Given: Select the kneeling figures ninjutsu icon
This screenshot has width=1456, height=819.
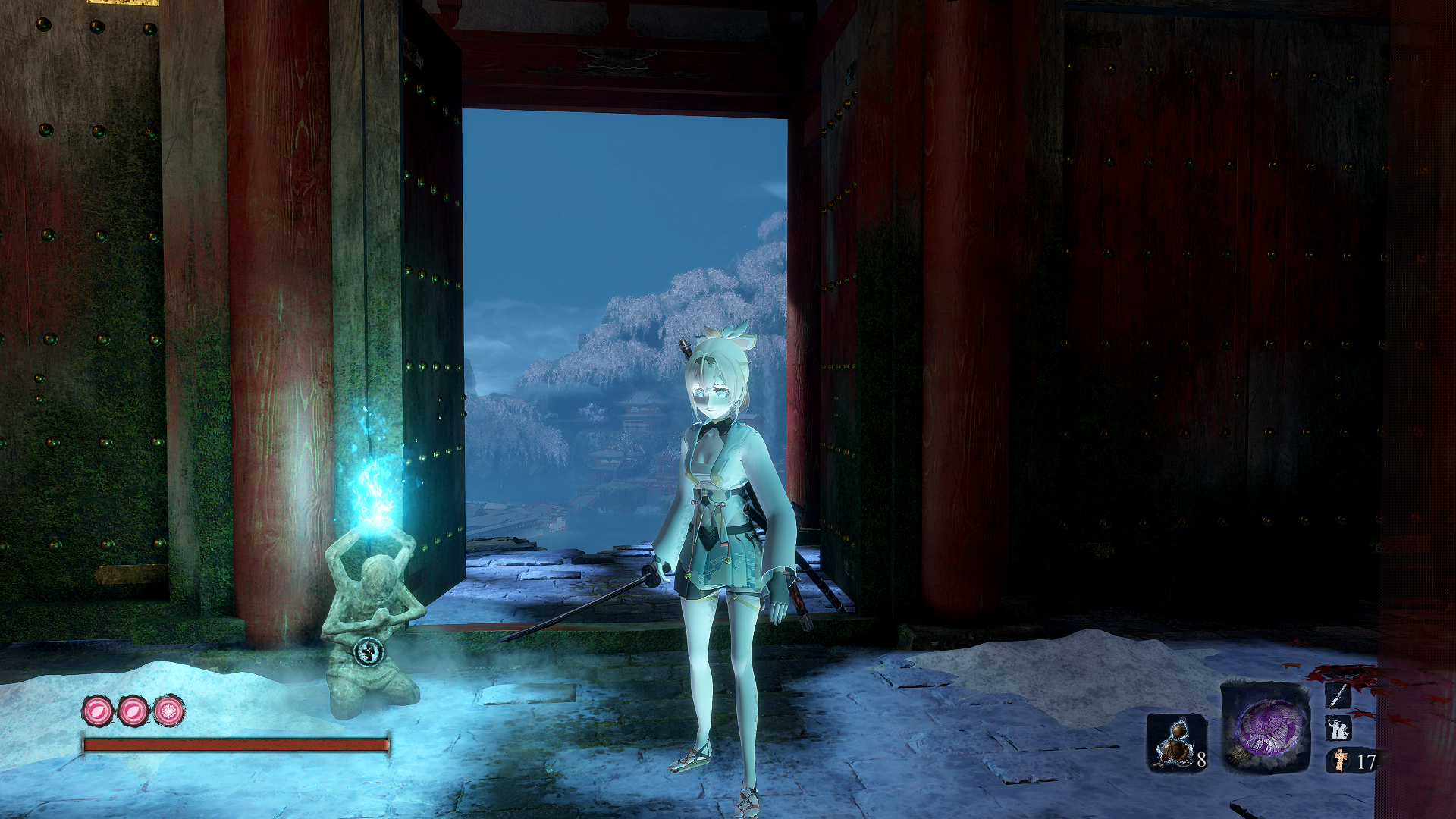Looking at the screenshot, I should click(x=1338, y=729).
